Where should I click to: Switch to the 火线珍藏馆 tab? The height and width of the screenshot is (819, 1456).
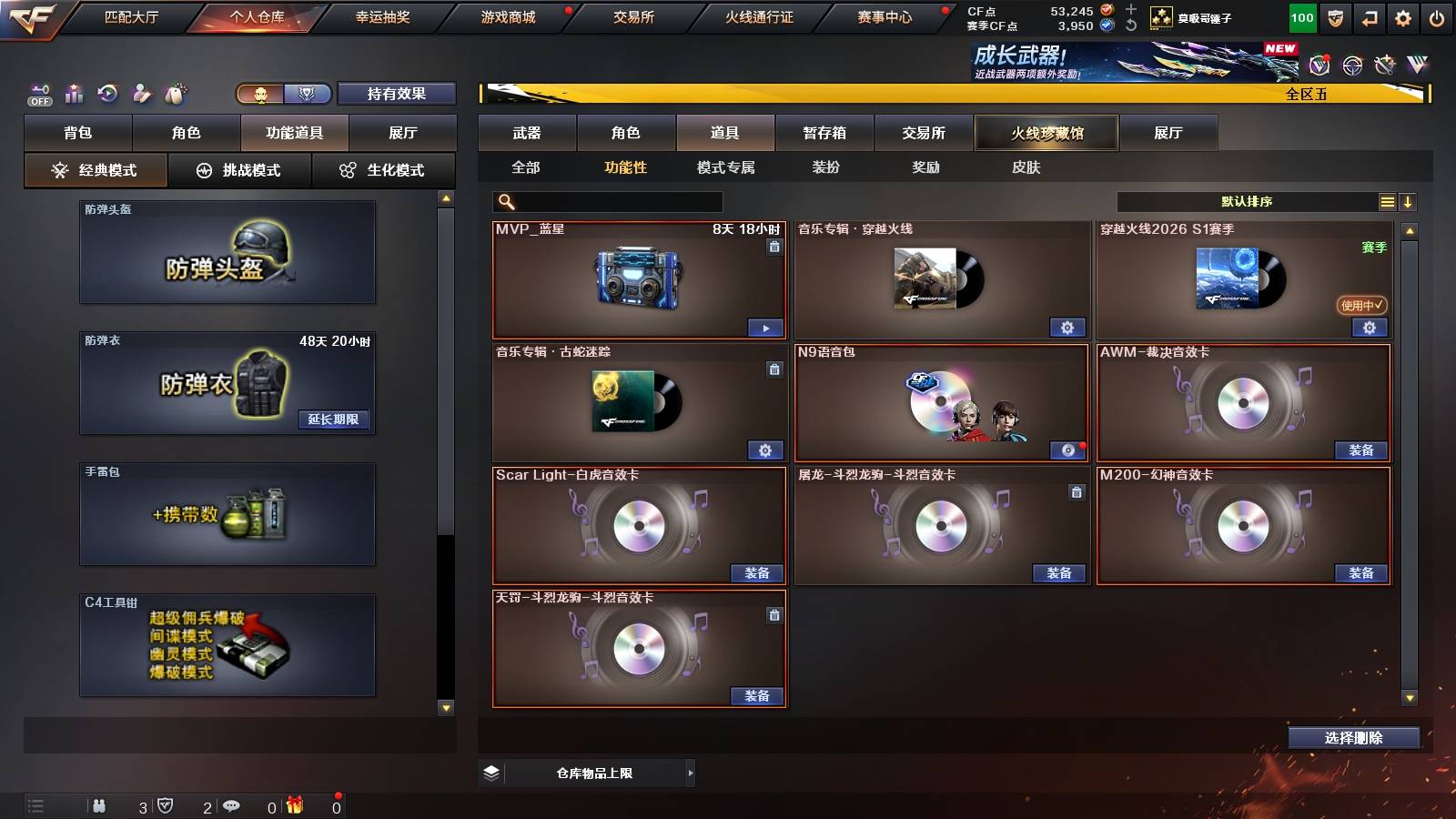point(1046,133)
